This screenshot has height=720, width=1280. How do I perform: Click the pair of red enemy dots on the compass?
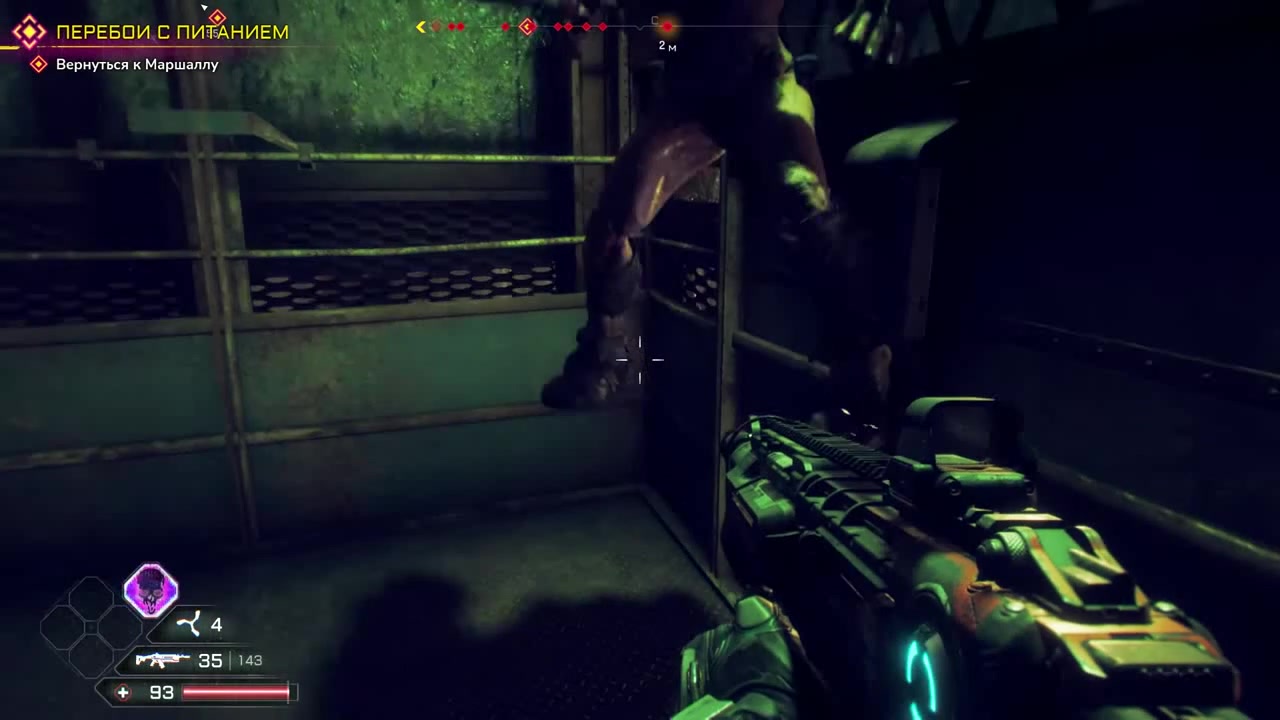tap(455, 27)
